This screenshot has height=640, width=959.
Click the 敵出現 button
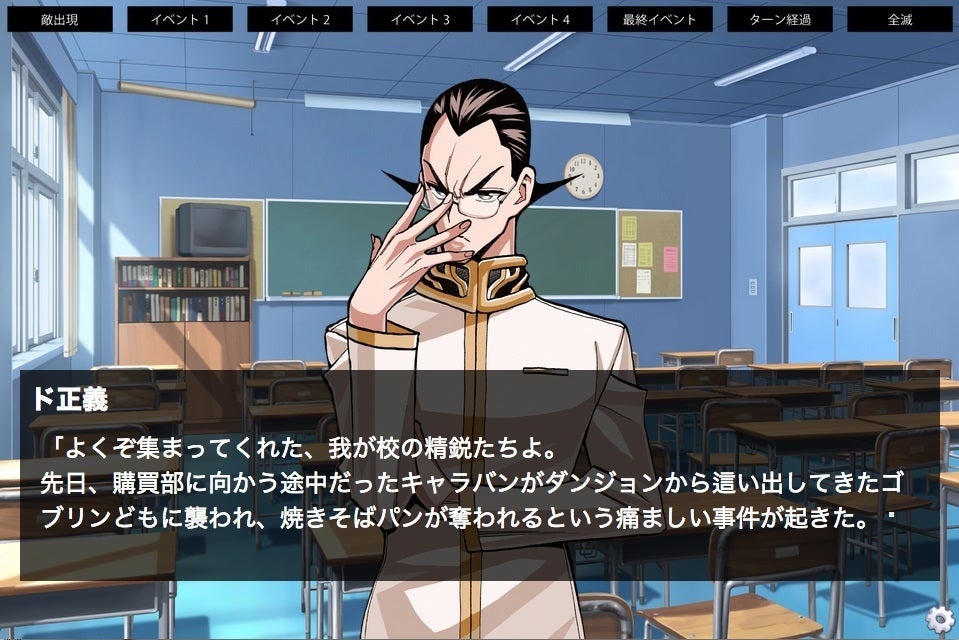coord(60,19)
